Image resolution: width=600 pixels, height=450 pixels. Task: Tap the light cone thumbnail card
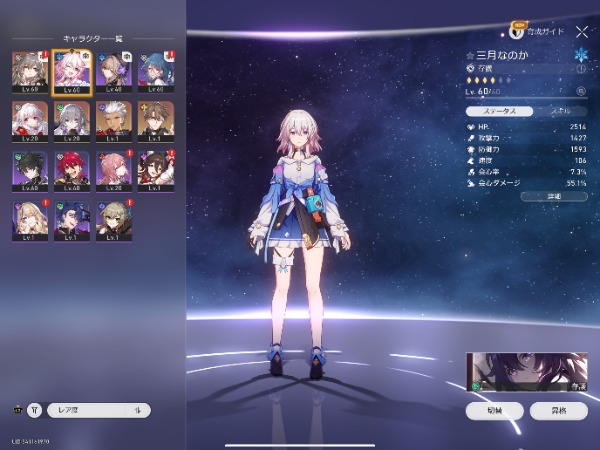(x=527, y=372)
